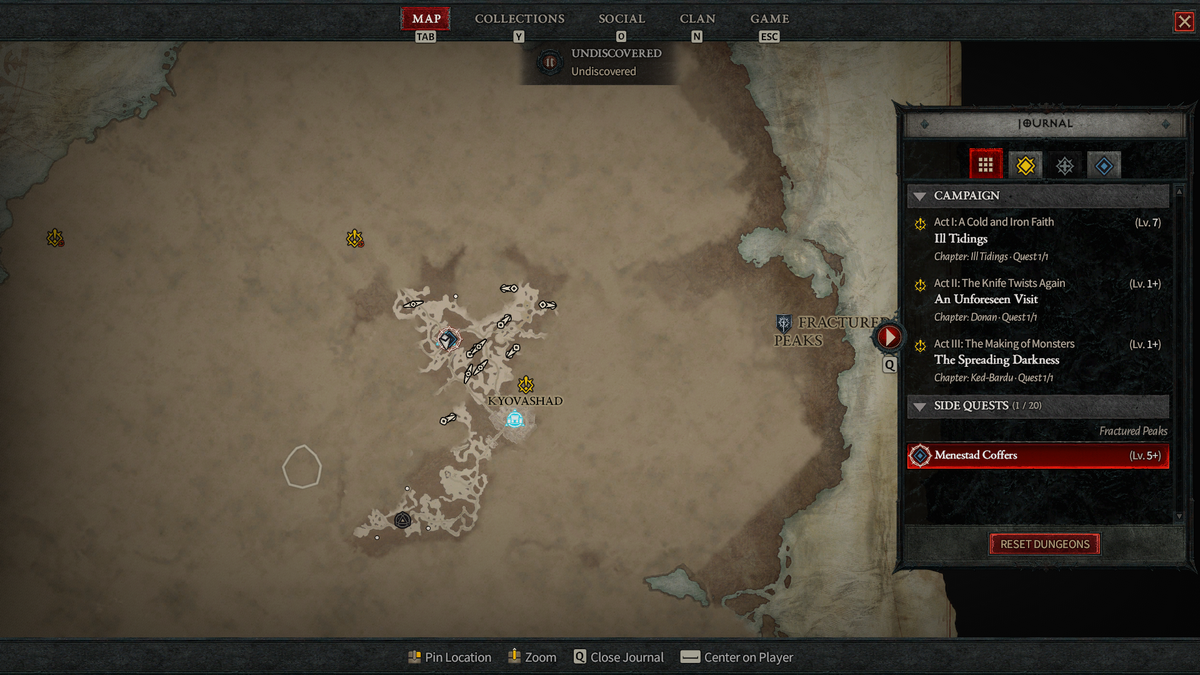Open the Collections tab
This screenshot has width=1200, height=675.
(x=519, y=19)
